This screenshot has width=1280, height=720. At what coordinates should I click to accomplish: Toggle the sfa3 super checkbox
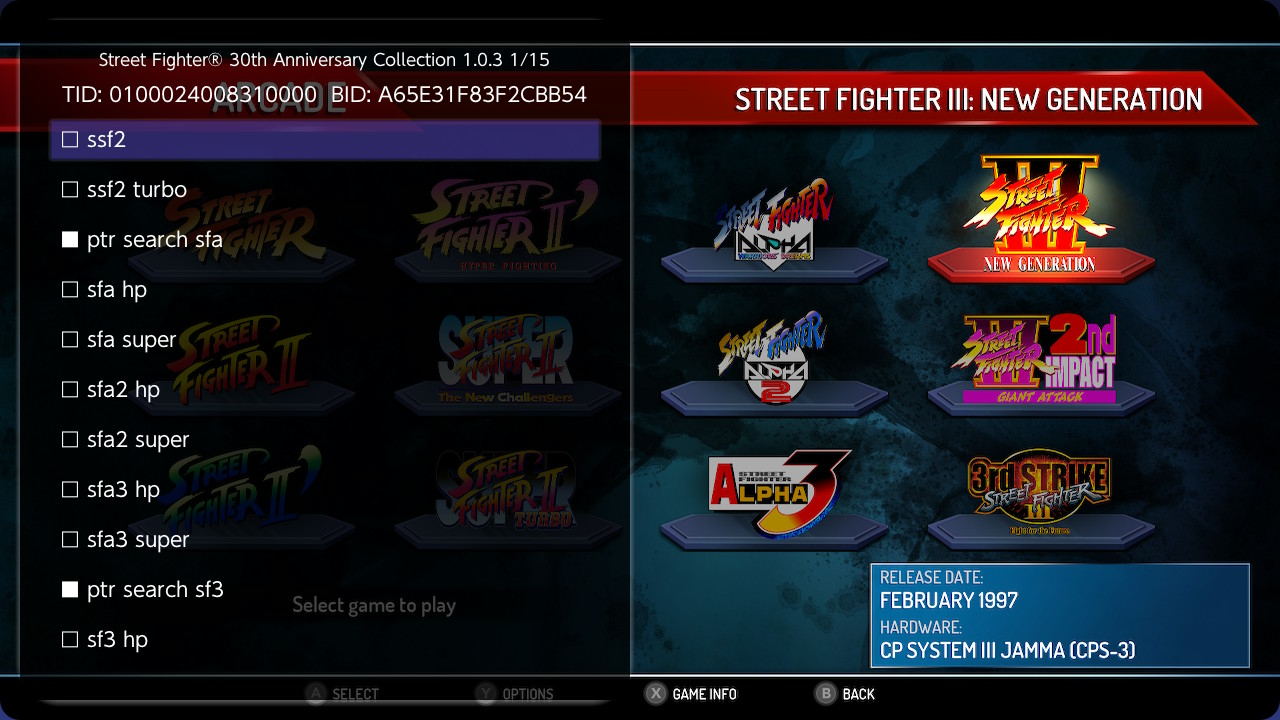[70, 539]
